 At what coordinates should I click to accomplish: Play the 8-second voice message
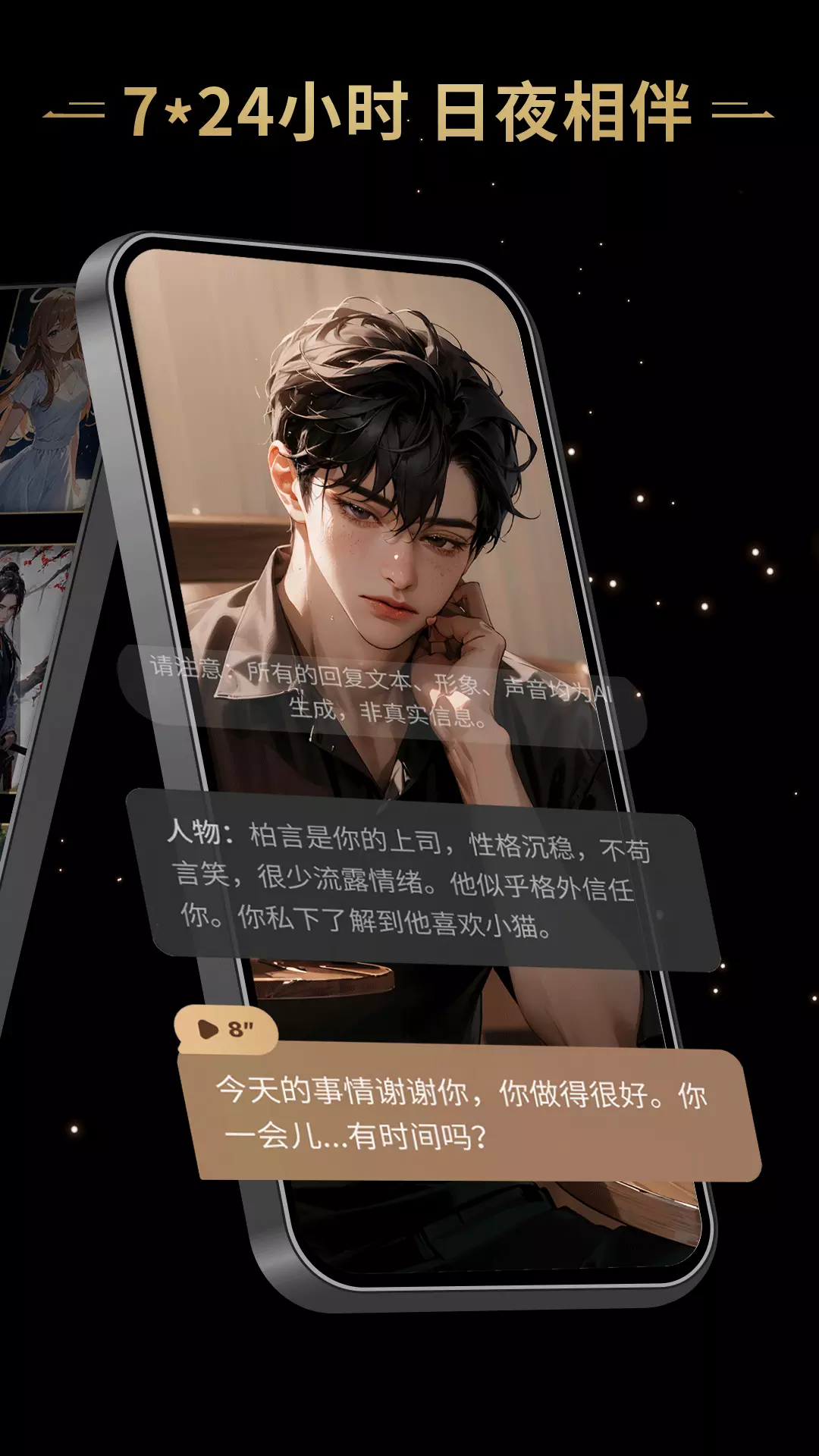tap(225, 1029)
